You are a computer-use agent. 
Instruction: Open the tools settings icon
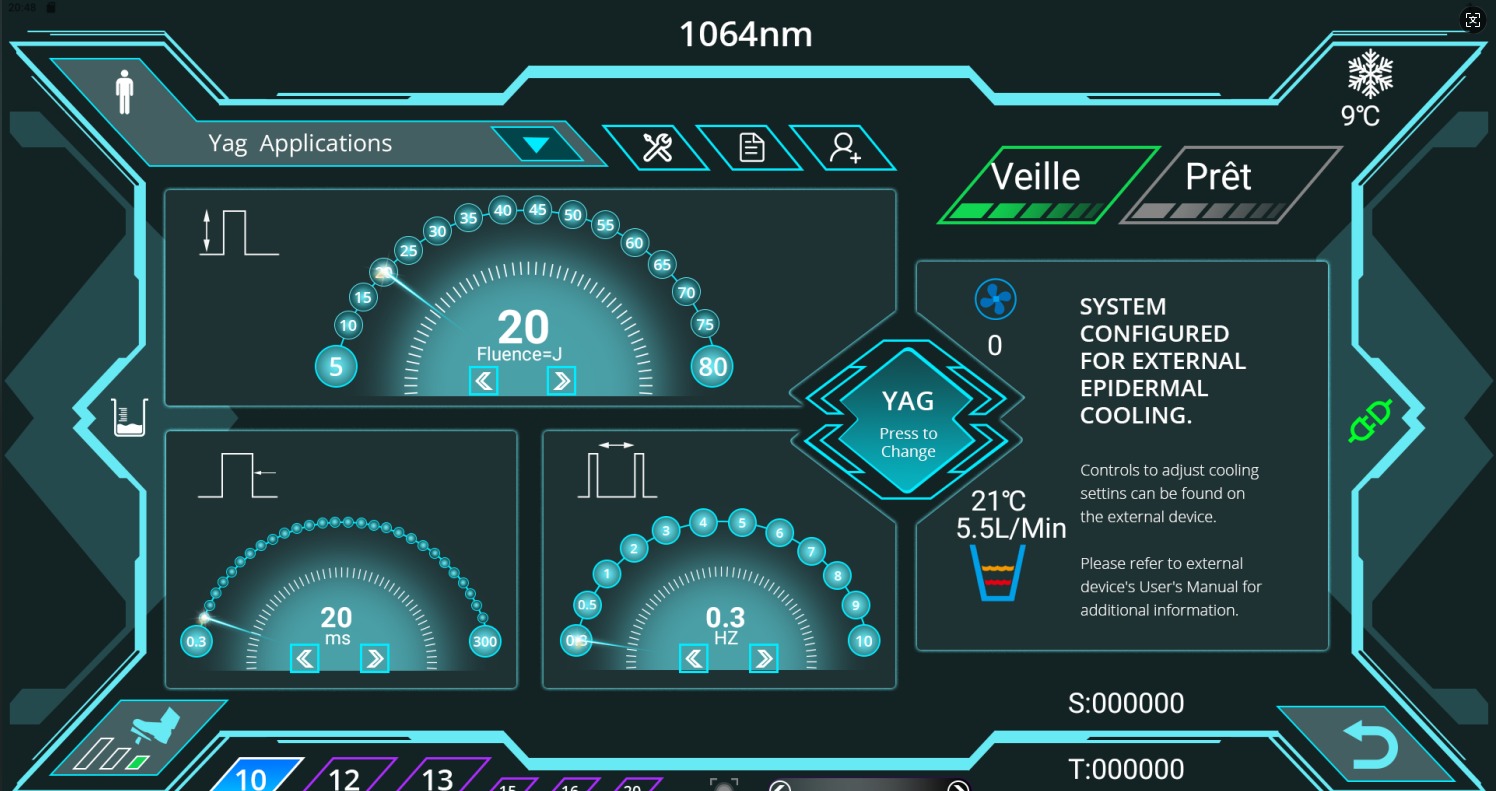coord(656,147)
